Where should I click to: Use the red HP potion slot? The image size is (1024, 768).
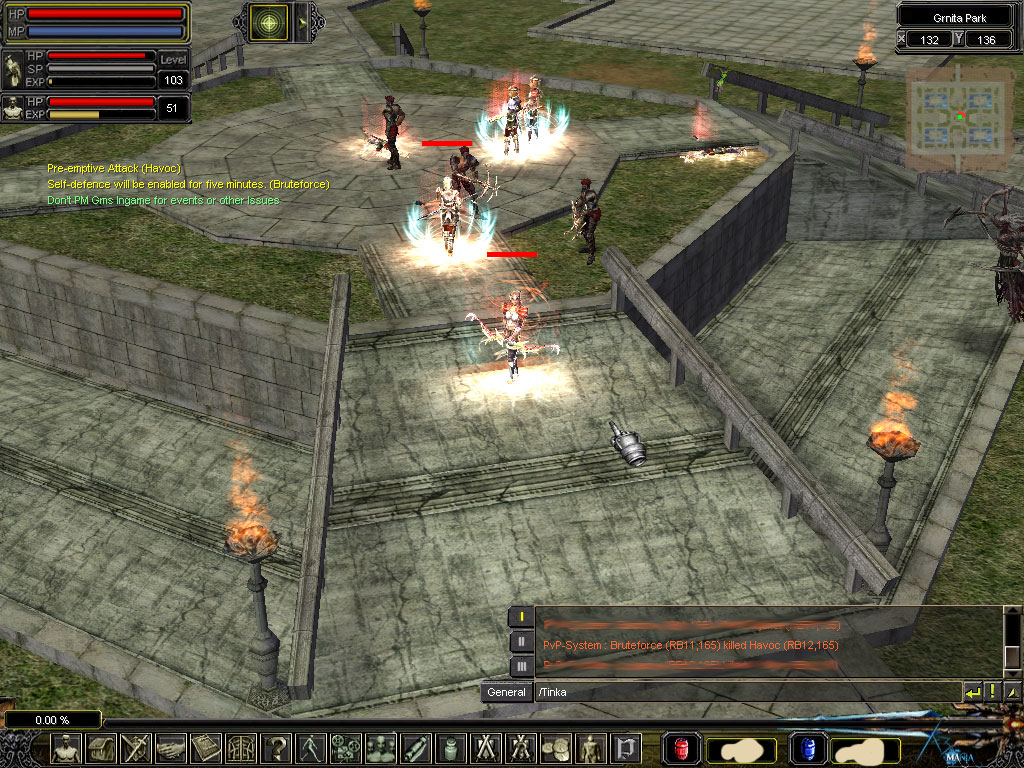point(682,749)
